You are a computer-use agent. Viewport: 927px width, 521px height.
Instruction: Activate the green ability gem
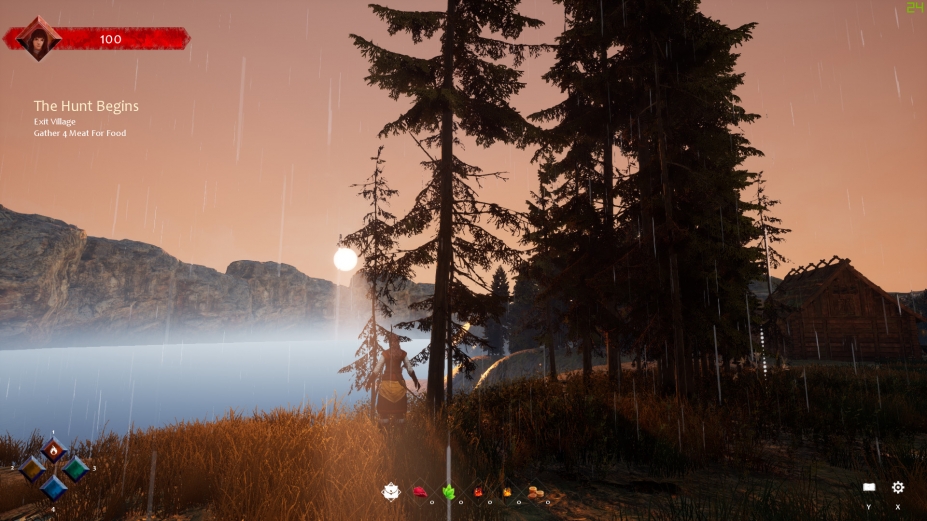[x=75, y=468]
